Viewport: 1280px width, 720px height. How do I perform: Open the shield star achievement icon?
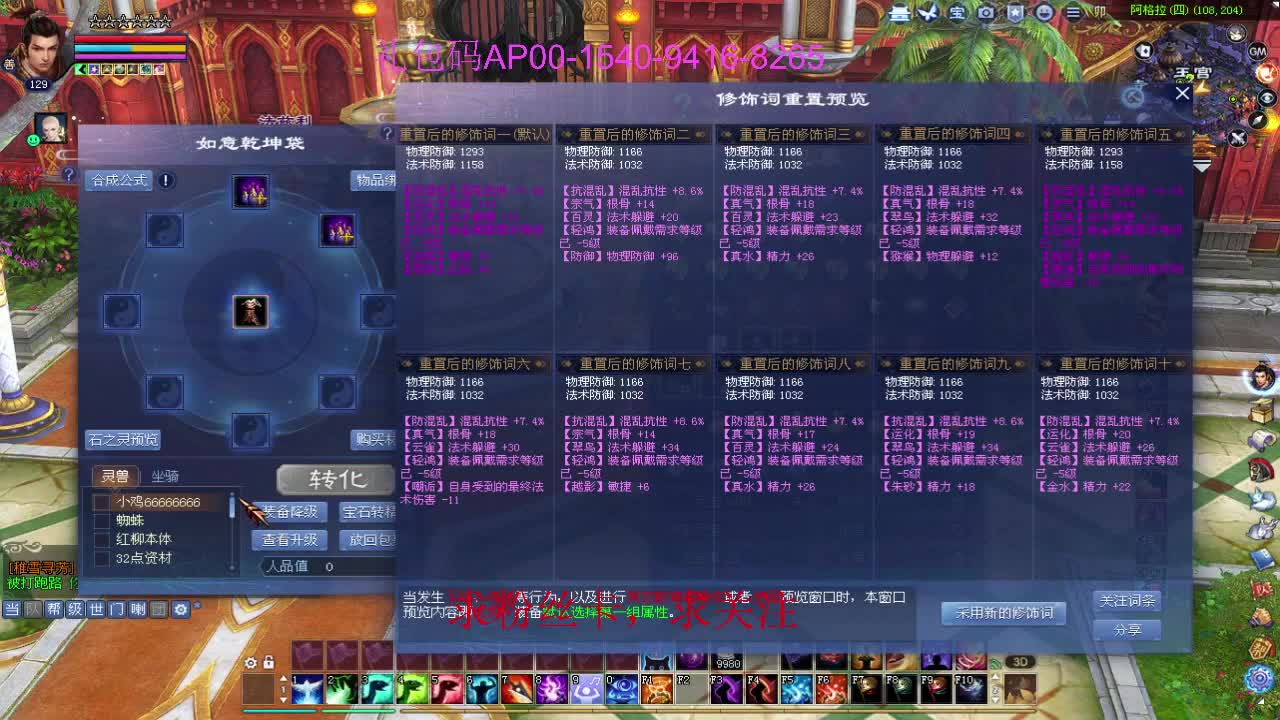pyautogui.click(x=1016, y=14)
